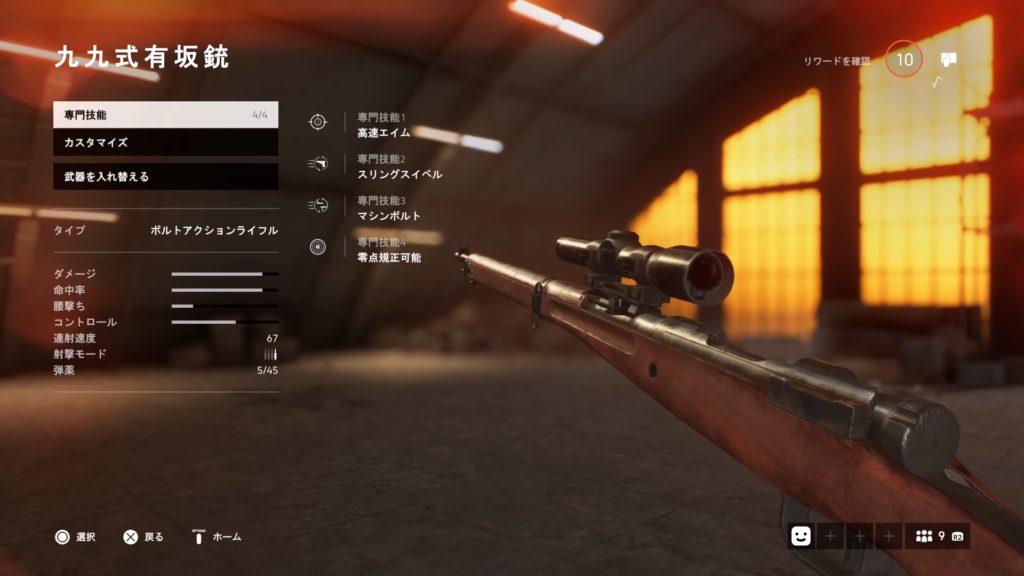Open the カスタマイズ menu
This screenshot has height=576, width=1024.
click(165, 143)
